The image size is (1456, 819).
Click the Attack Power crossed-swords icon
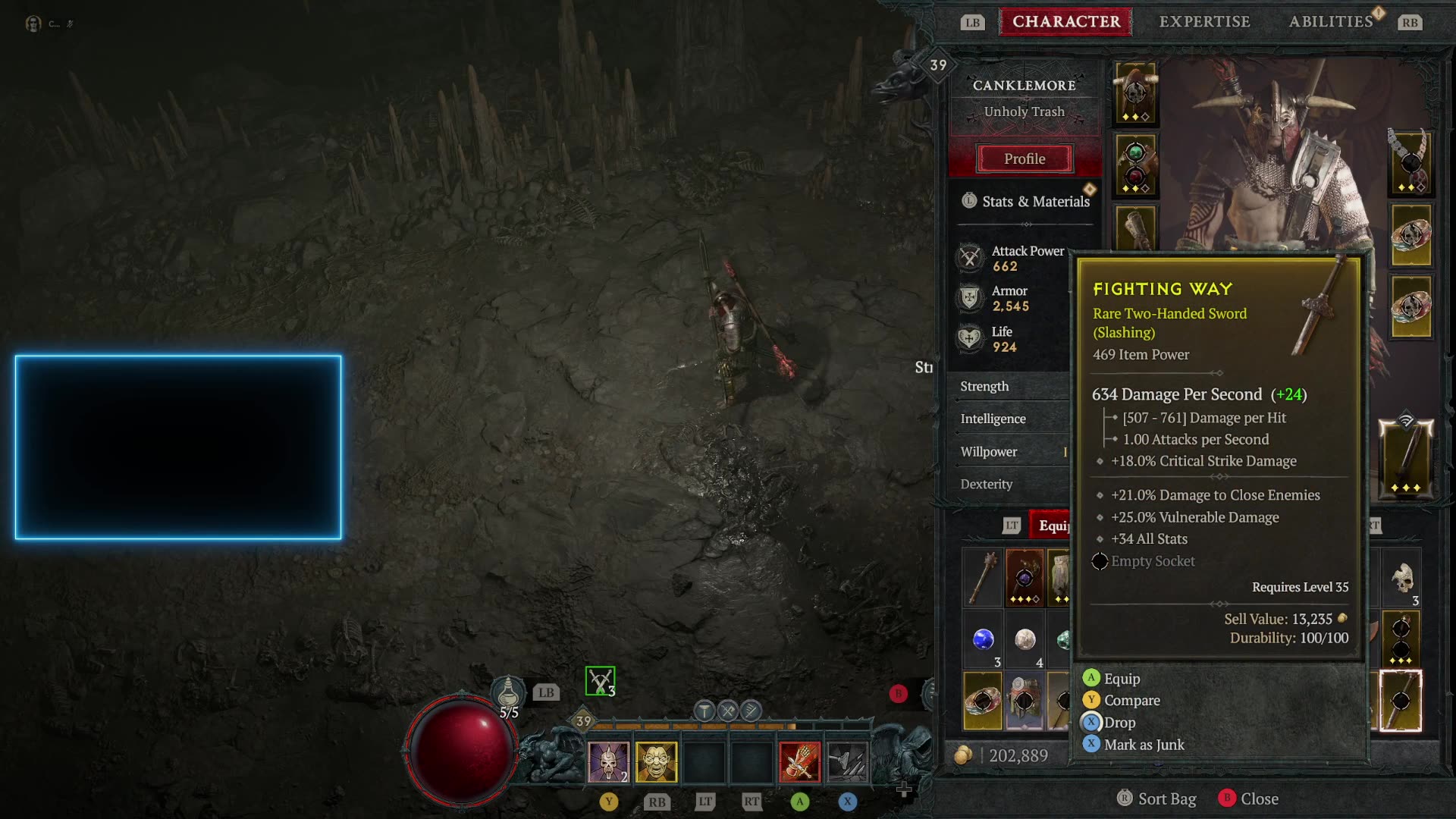click(x=969, y=258)
